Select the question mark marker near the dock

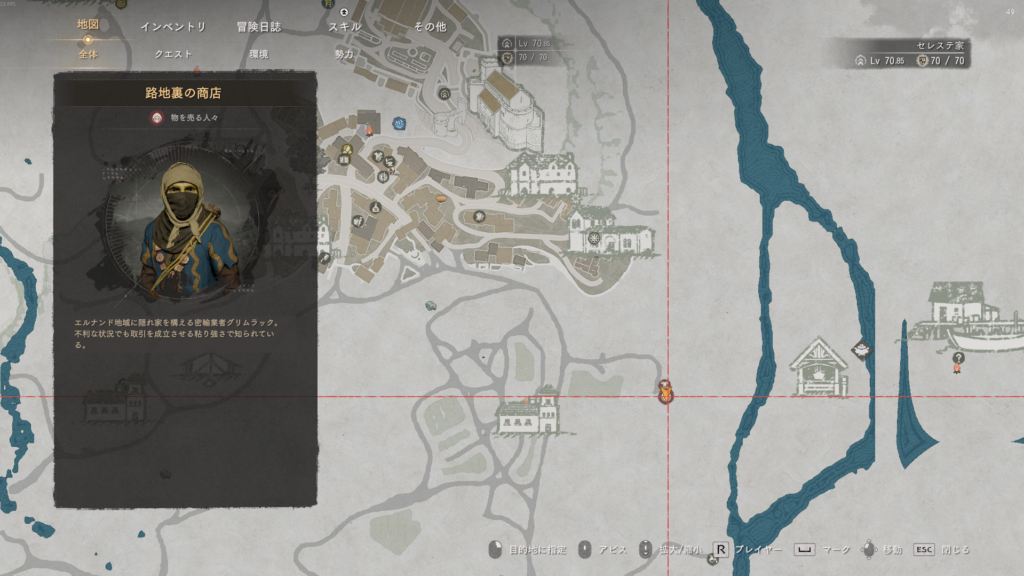tap(958, 359)
